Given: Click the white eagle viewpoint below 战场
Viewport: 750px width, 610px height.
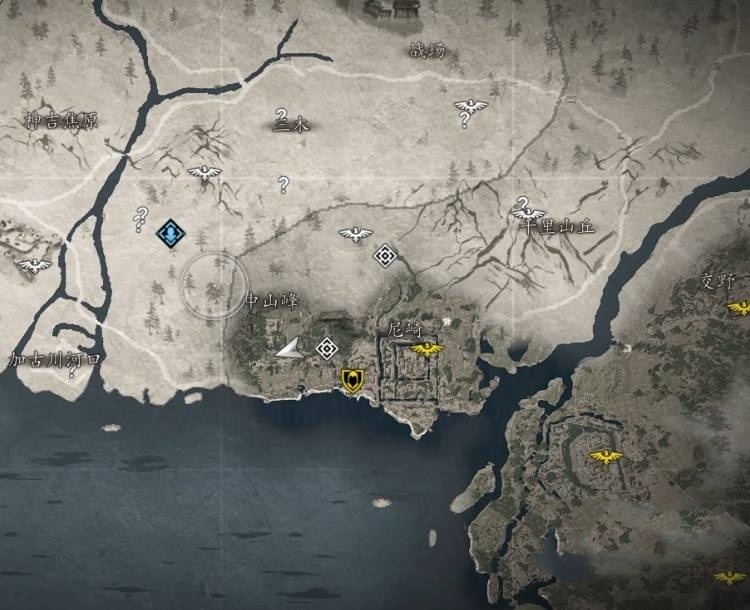Looking at the screenshot, I should click(468, 106).
